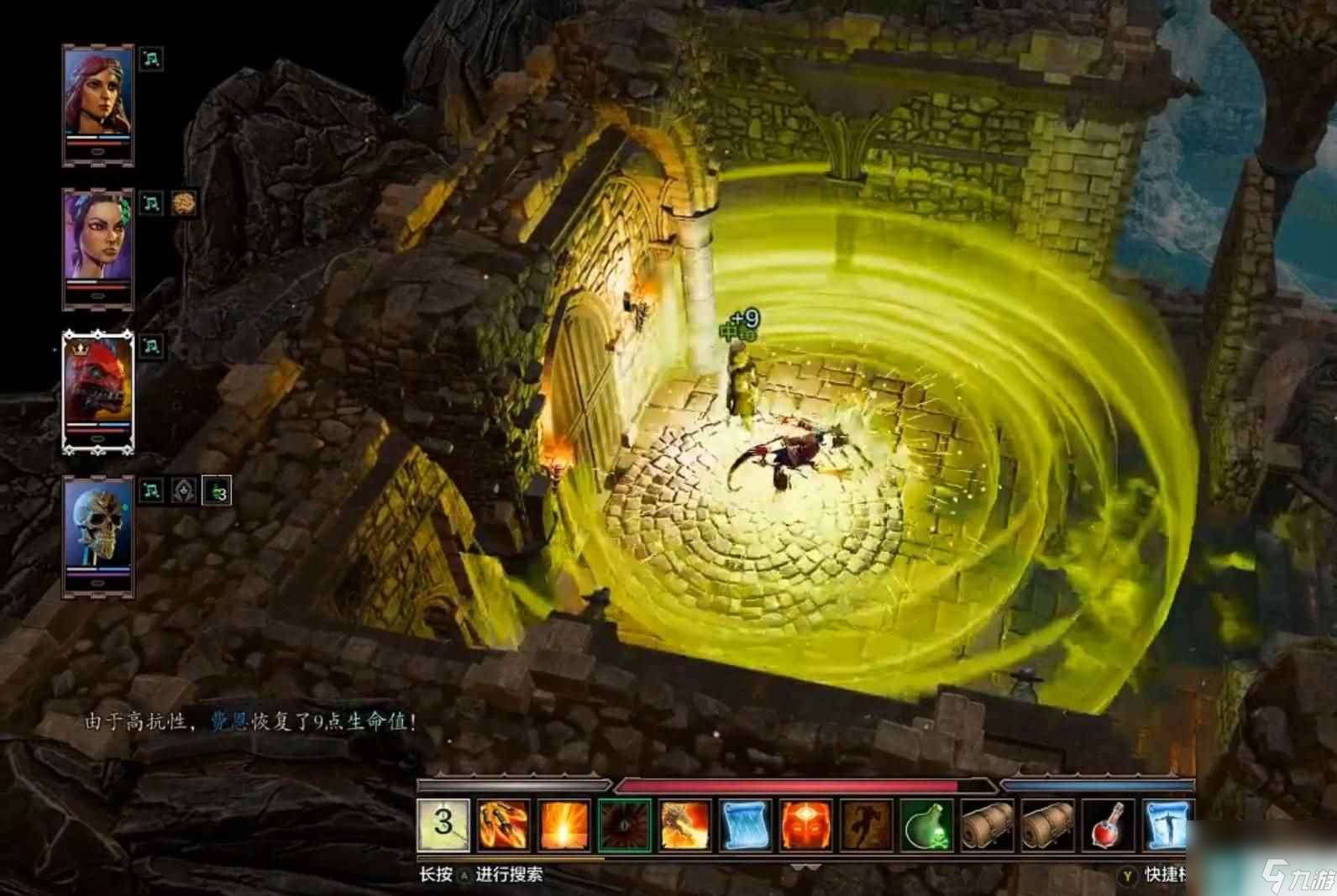Use the green poison flask
The height and width of the screenshot is (896, 1337).
pos(927,824)
